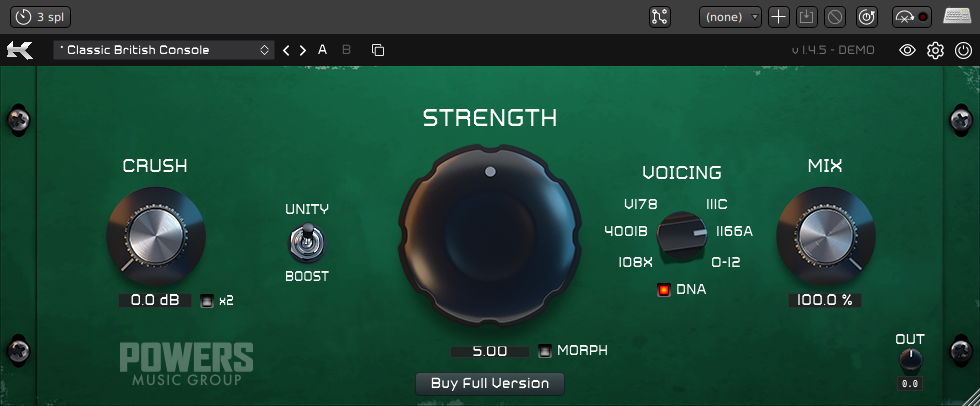Click the eye icon in the header
This screenshot has width=980, height=406.
point(907,50)
